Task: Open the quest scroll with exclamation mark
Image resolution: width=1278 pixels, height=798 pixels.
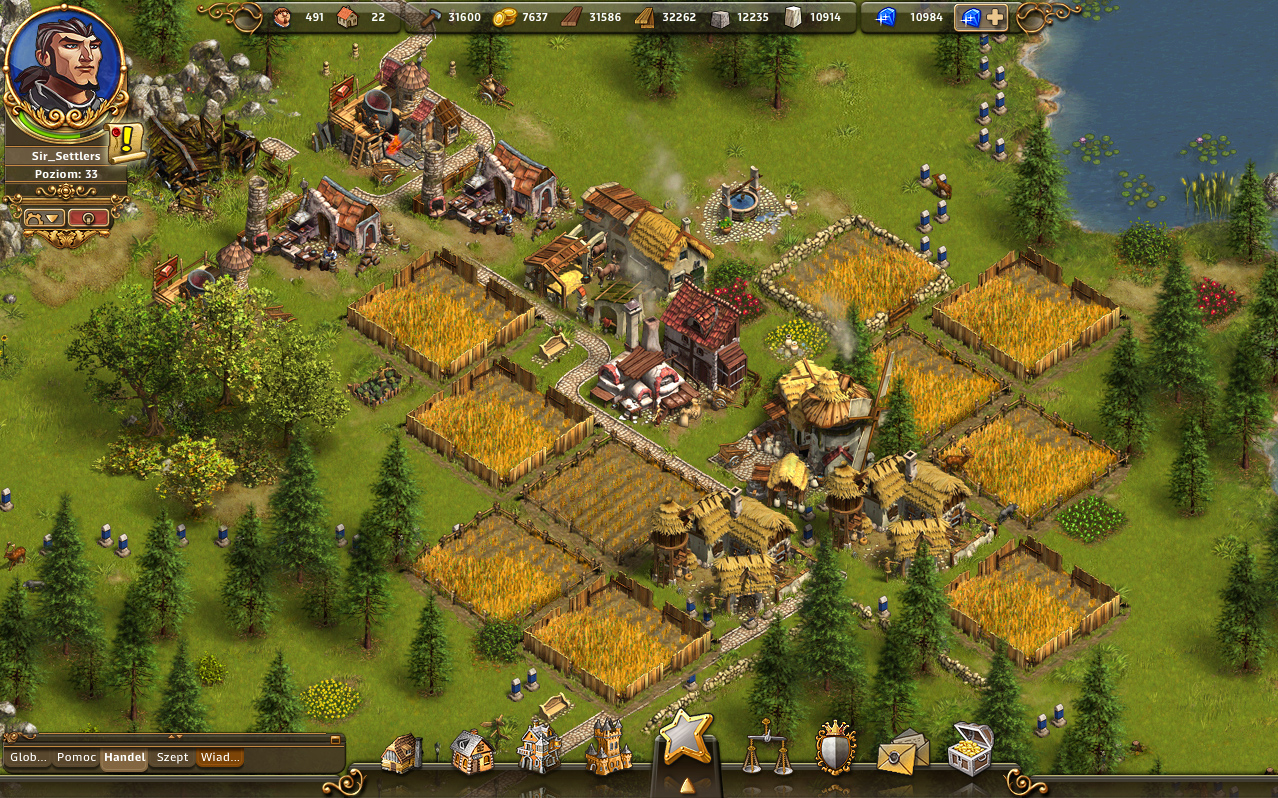Action: [x=126, y=142]
